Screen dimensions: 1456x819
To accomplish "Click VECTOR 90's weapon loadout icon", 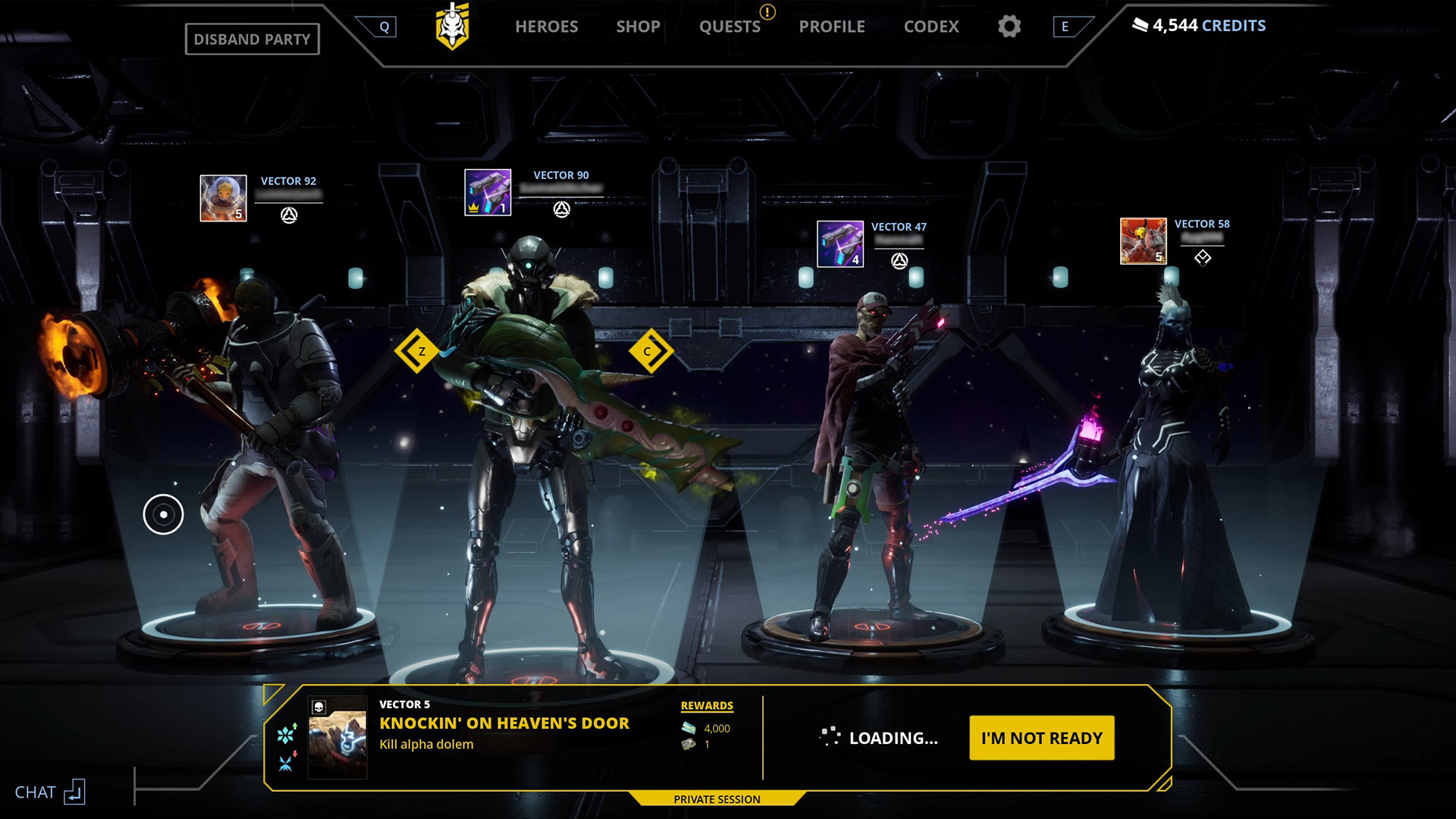I will coord(486,191).
